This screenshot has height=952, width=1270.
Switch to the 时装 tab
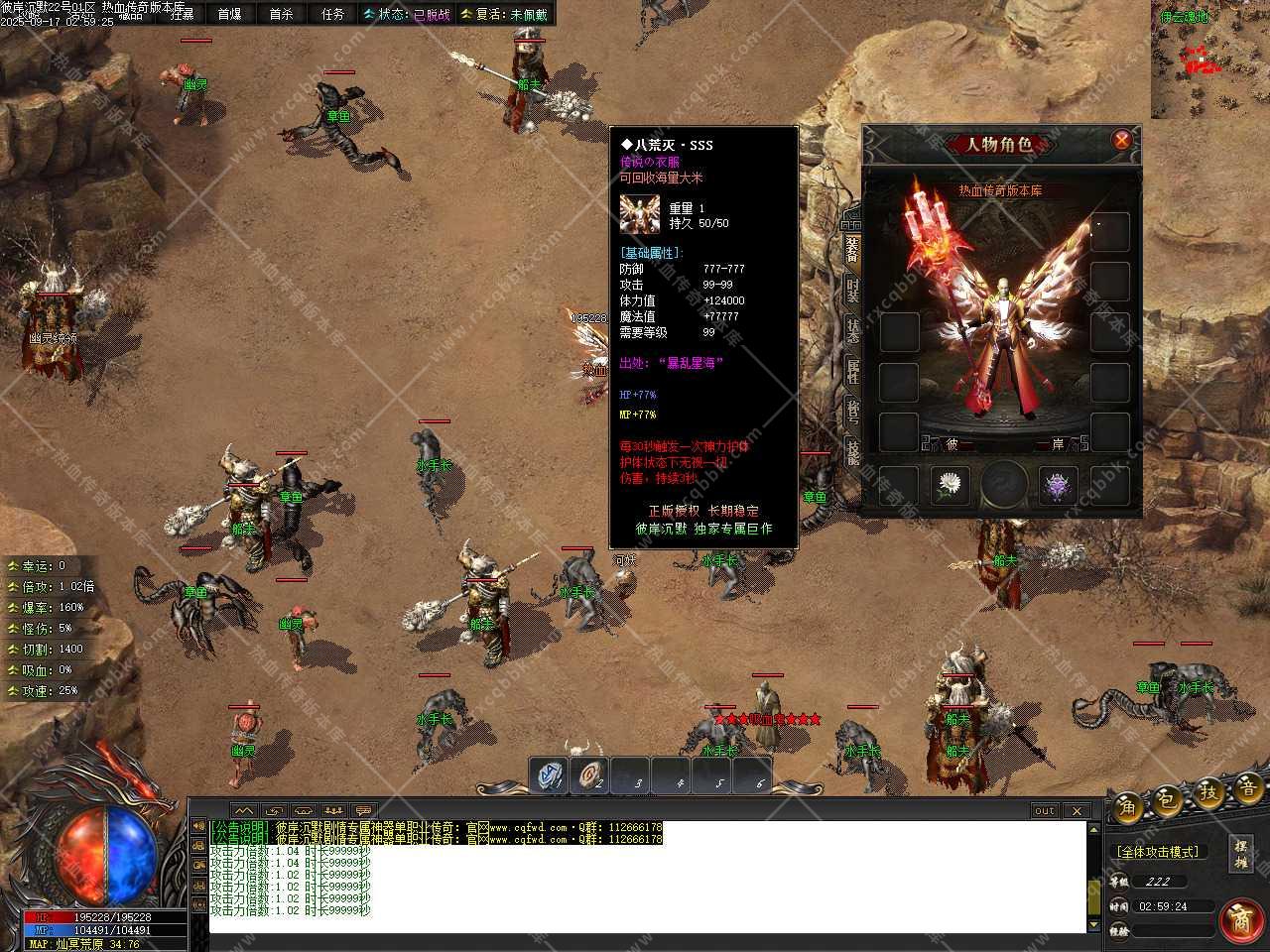(852, 289)
